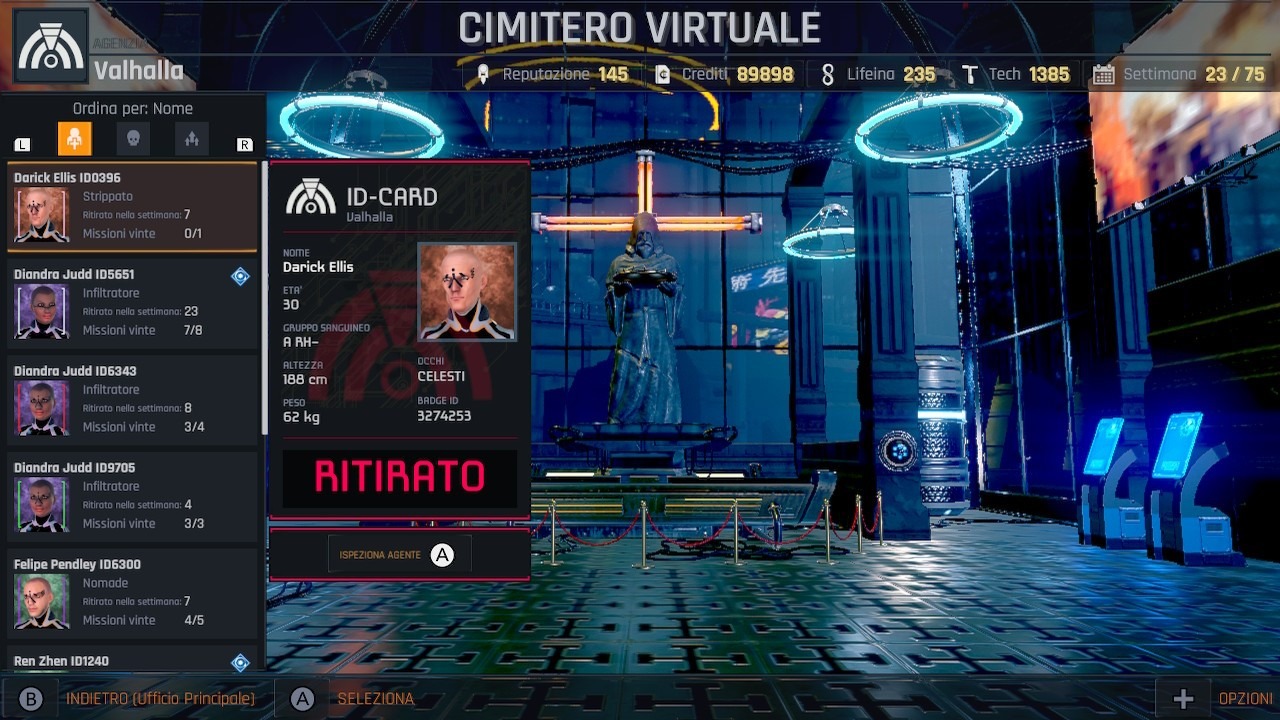Viewport: 1280px width, 720px height.
Task: Select Darick Ellis ID0396 in the agent list
Action: [x=132, y=207]
